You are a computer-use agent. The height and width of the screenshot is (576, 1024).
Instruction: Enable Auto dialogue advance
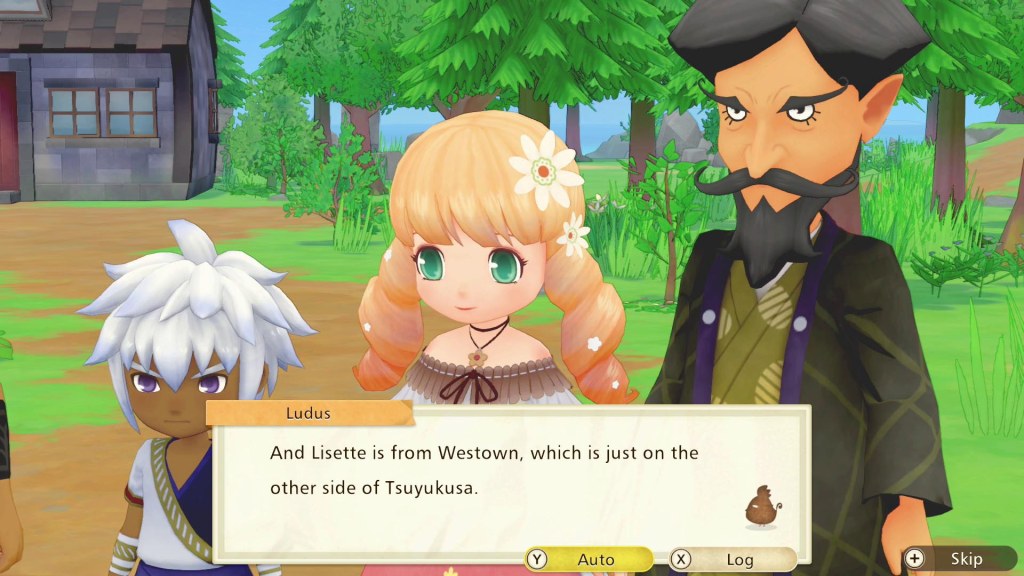pos(588,559)
